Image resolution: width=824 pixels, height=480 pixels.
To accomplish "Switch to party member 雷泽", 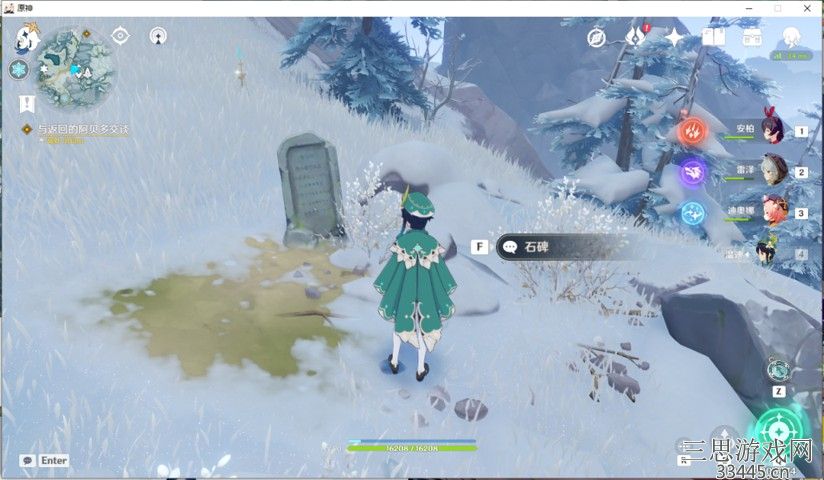I will click(x=771, y=170).
